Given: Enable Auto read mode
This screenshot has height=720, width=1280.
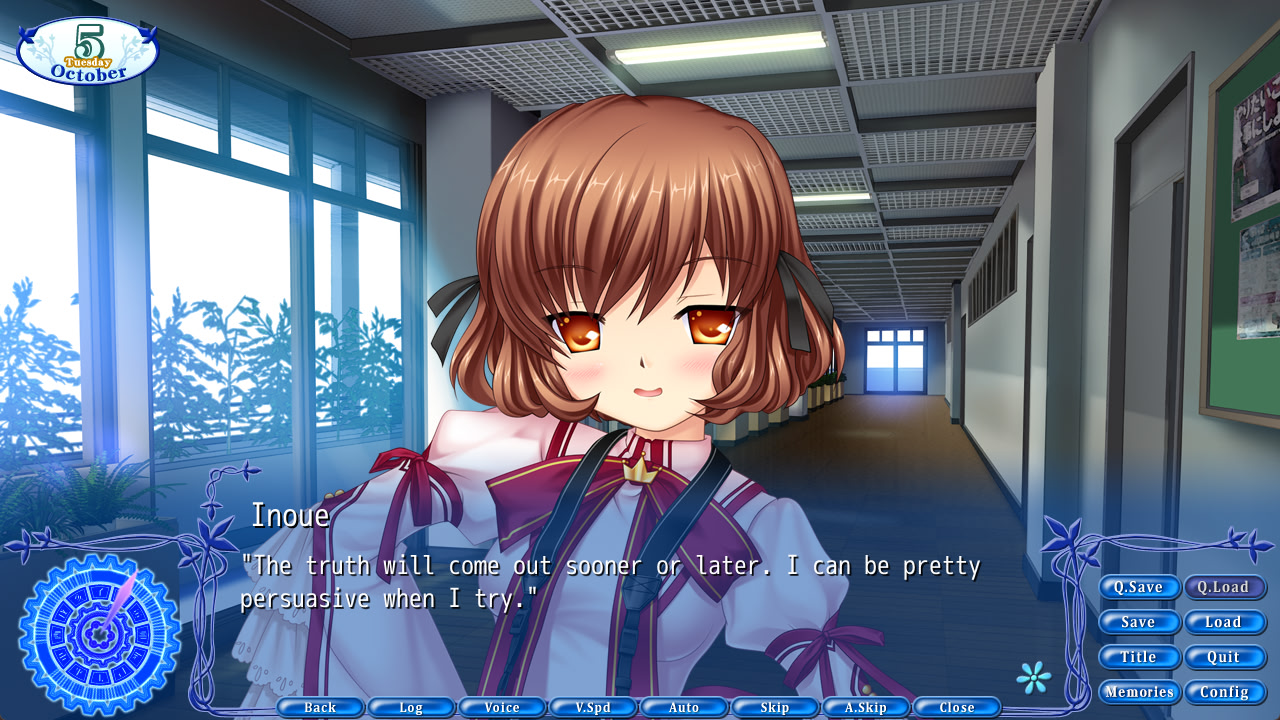Looking at the screenshot, I should [x=684, y=707].
